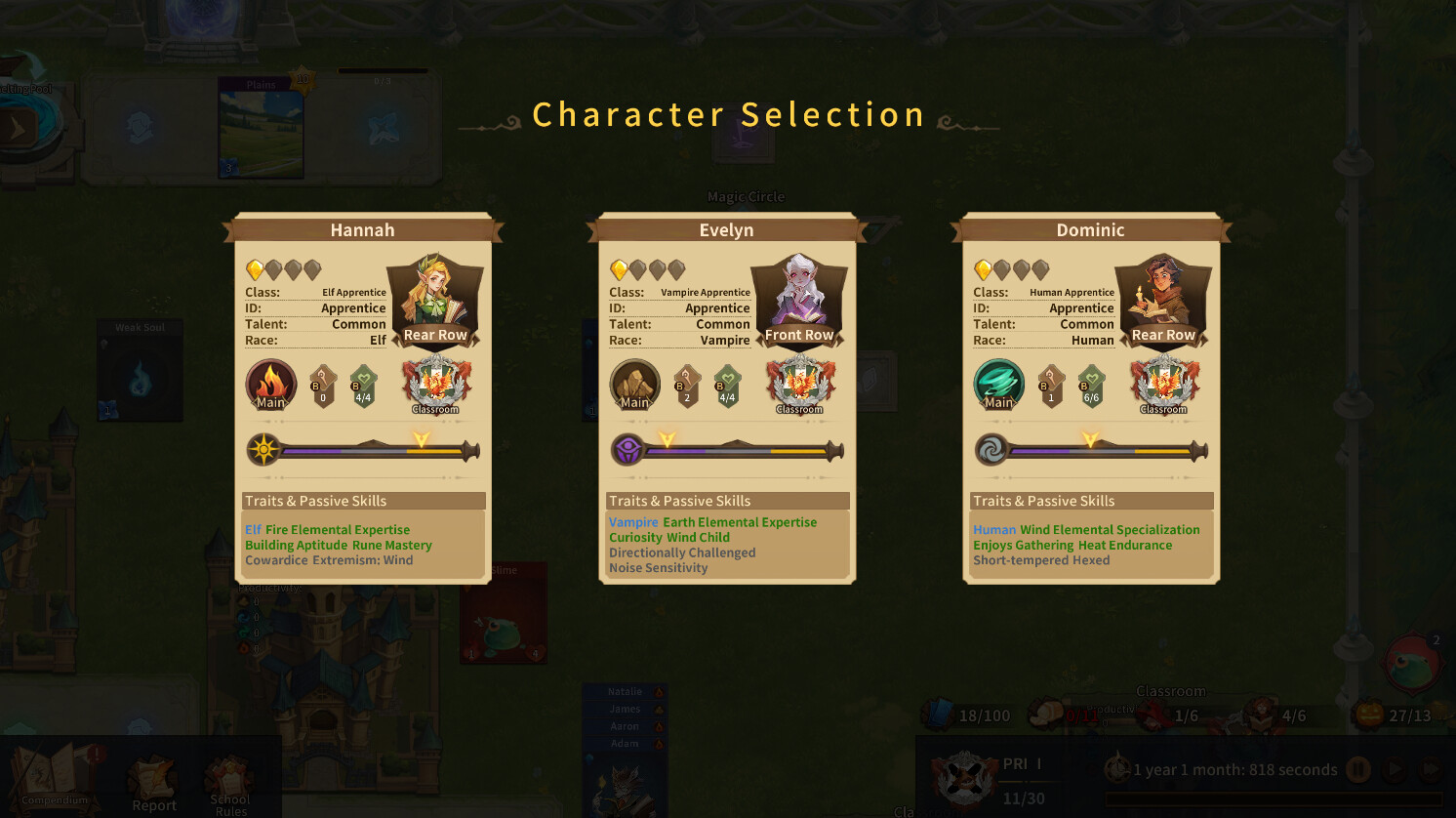Click Evelyn's purple eye alignment icon
The image size is (1456, 818).
pos(627,450)
